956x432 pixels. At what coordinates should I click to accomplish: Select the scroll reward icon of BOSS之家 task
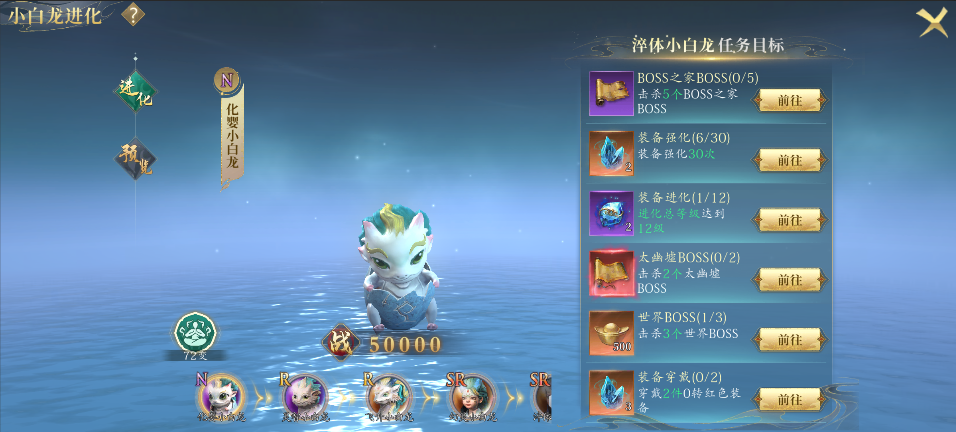pyautogui.click(x=611, y=94)
